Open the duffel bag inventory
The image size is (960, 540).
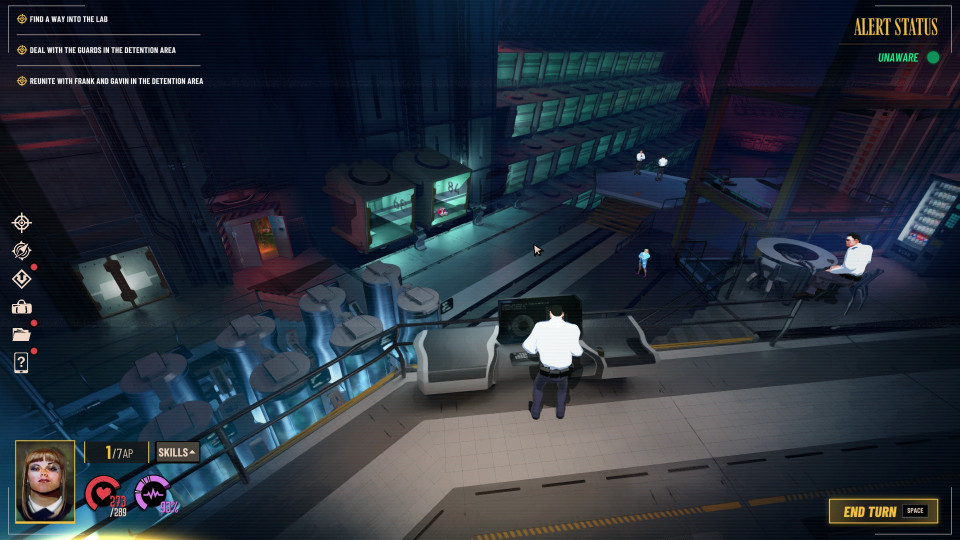point(21,307)
